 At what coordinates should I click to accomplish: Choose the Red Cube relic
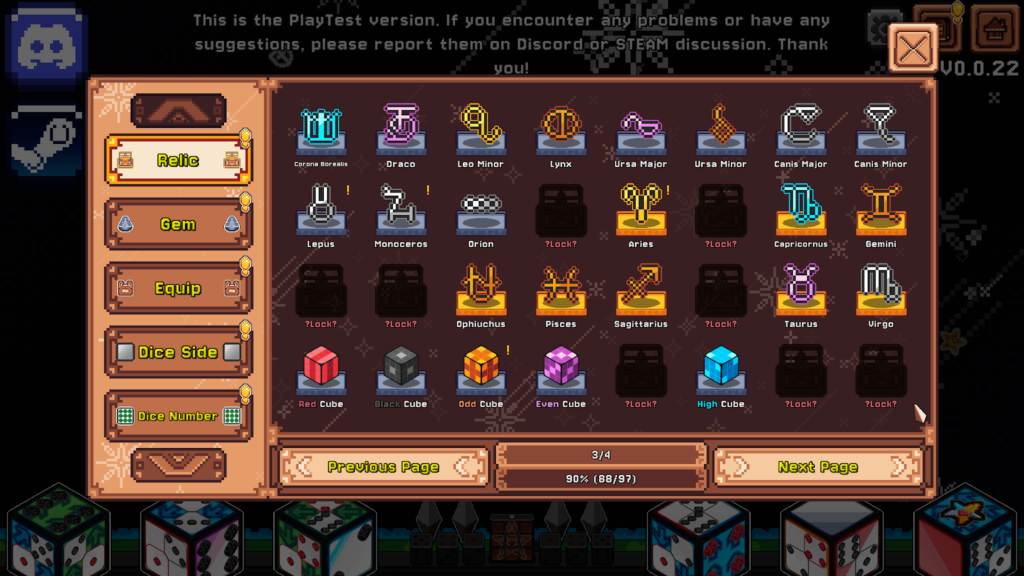point(321,370)
